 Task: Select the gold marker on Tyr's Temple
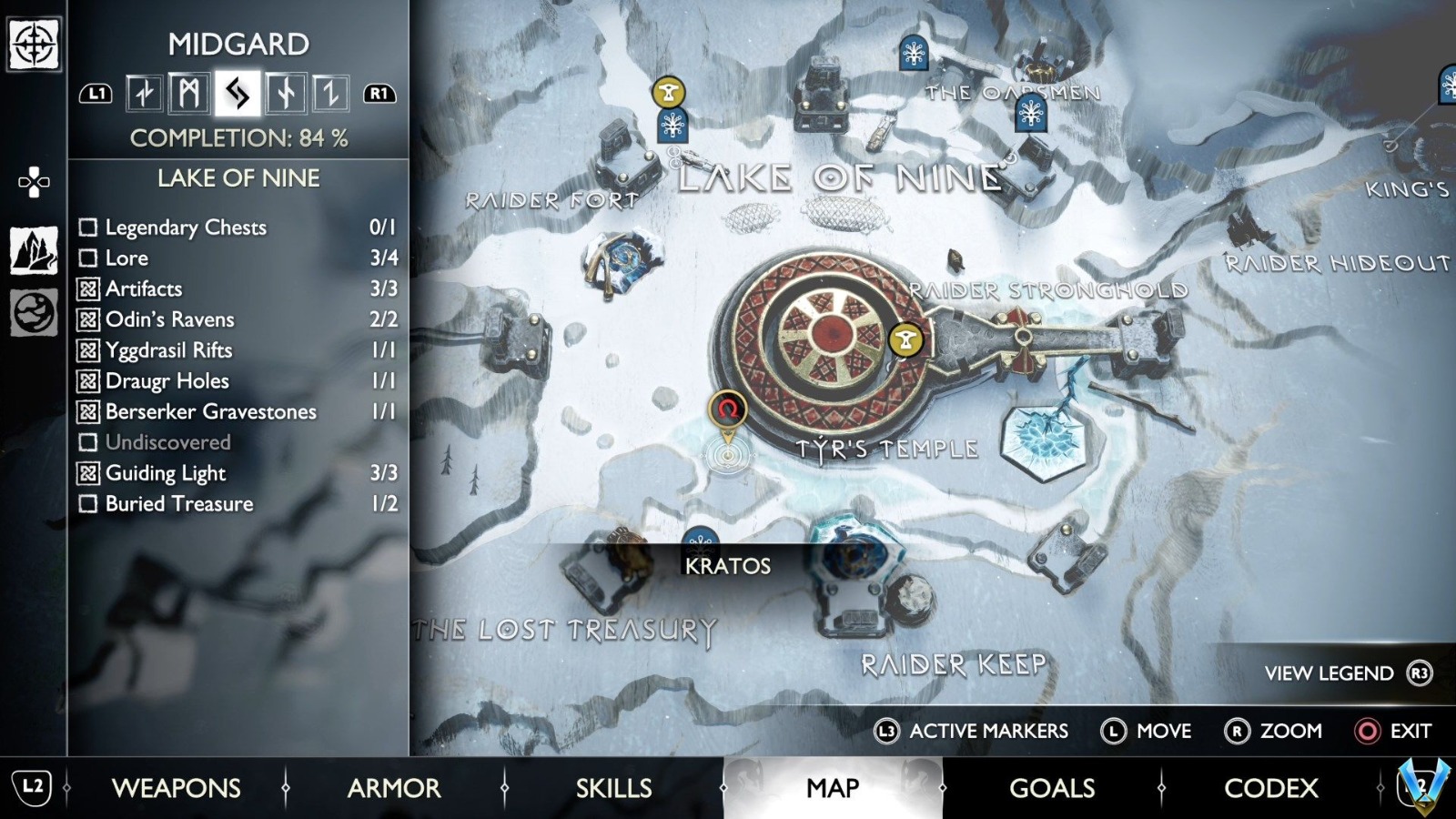(x=905, y=340)
